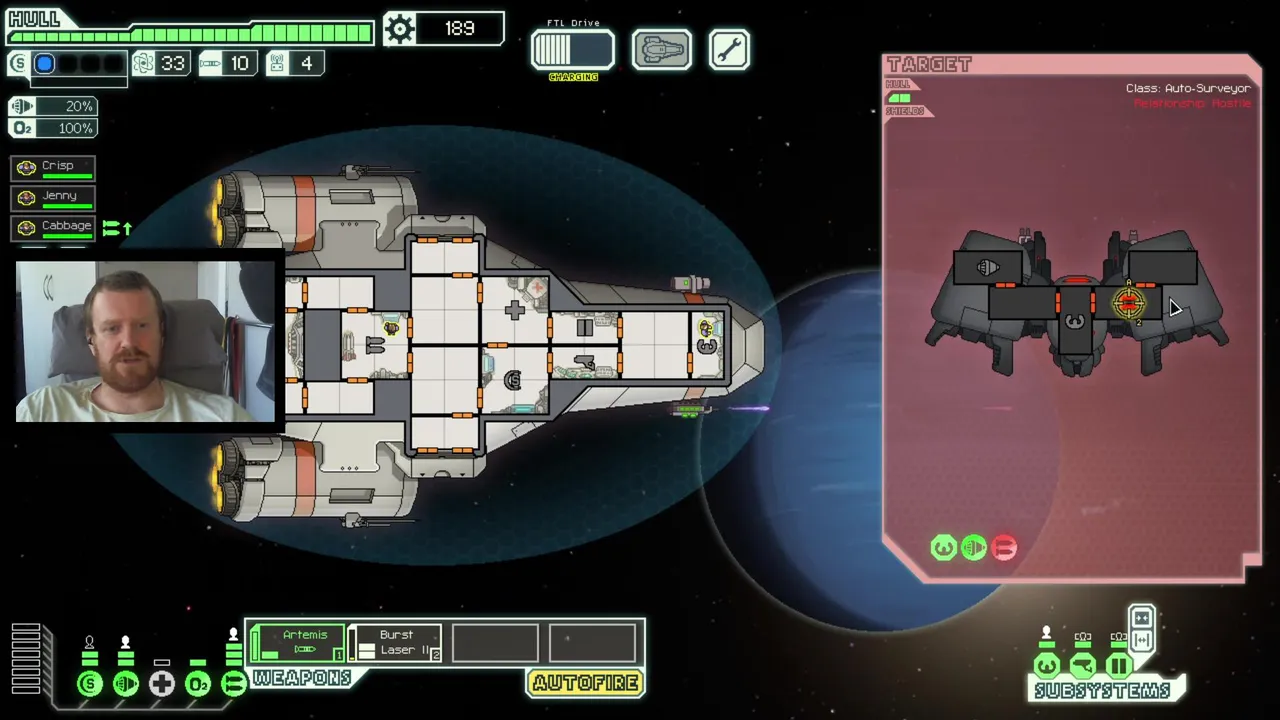
Task: Open the ship overview button
Action: (661, 50)
